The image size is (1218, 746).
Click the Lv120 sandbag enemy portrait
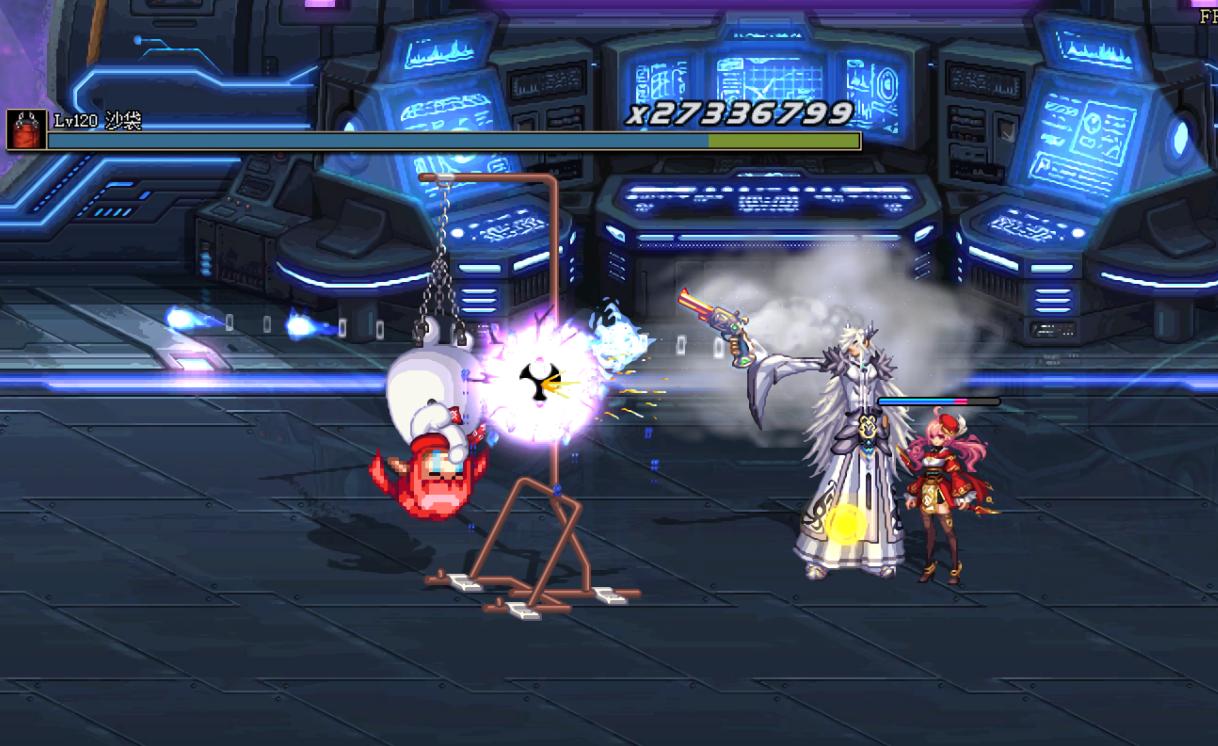click(x=26, y=130)
